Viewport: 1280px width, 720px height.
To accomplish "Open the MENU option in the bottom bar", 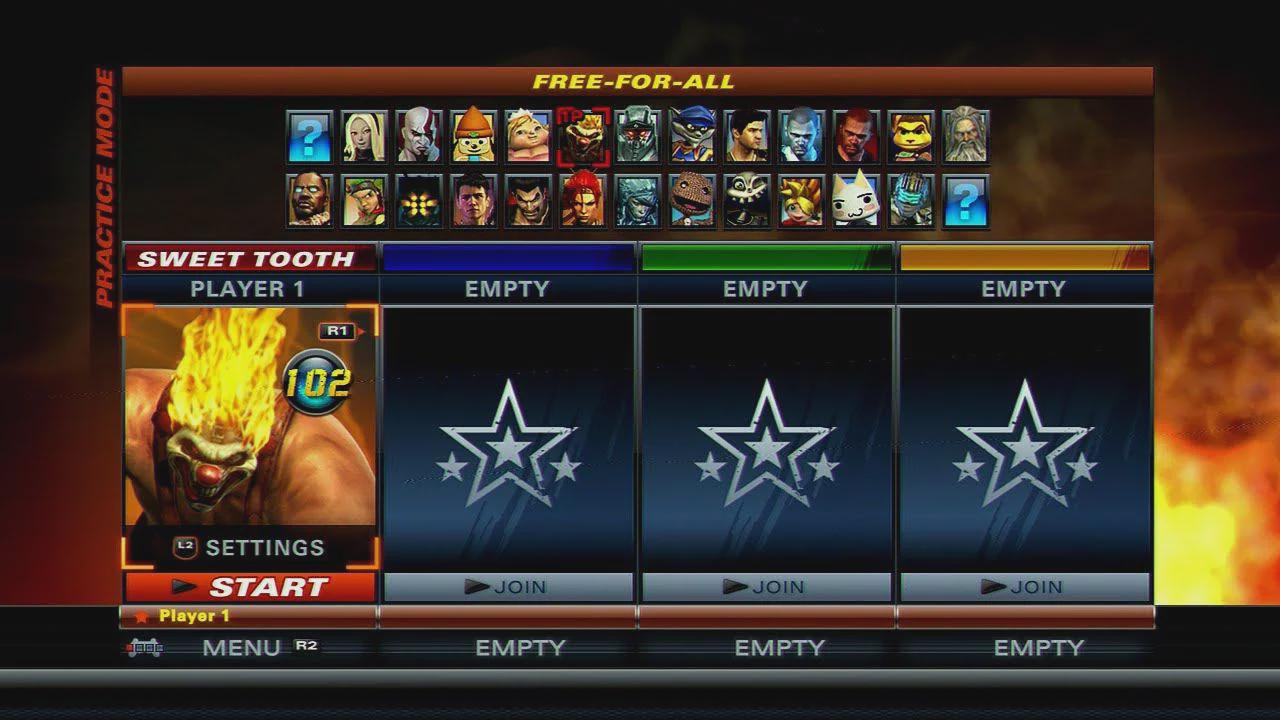I will [x=241, y=648].
